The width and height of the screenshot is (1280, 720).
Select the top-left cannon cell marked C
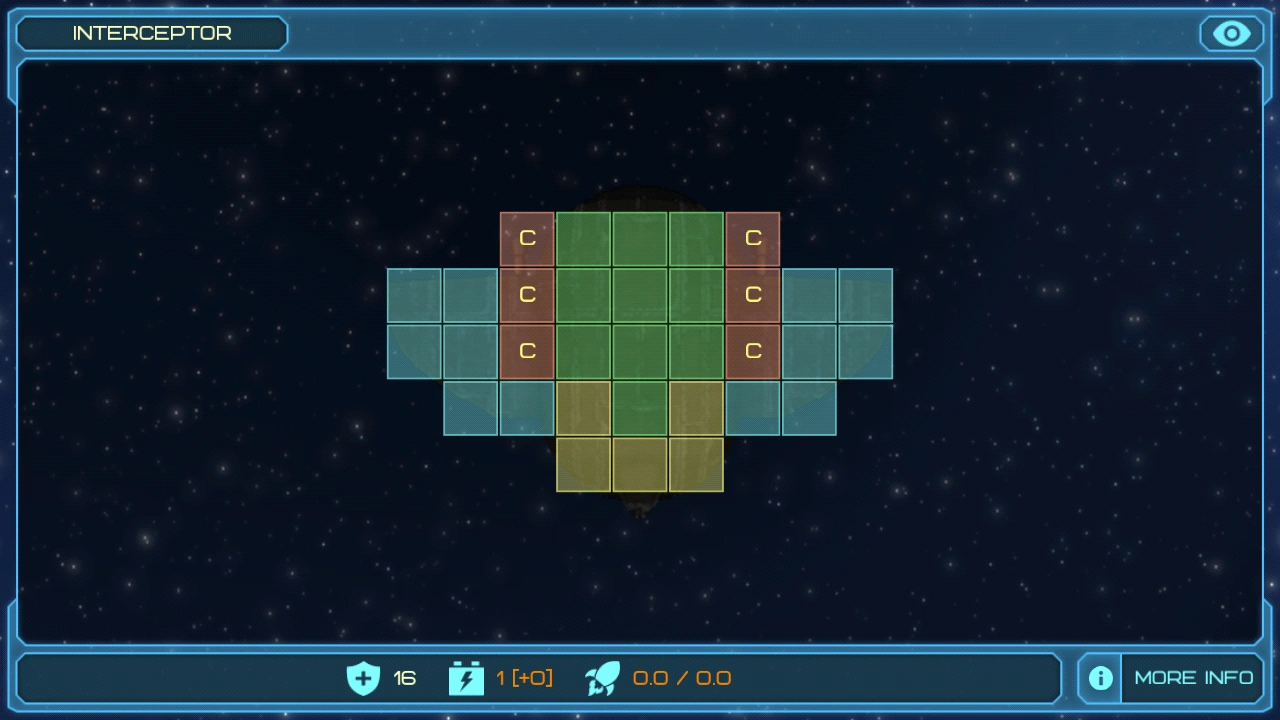click(527, 238)
